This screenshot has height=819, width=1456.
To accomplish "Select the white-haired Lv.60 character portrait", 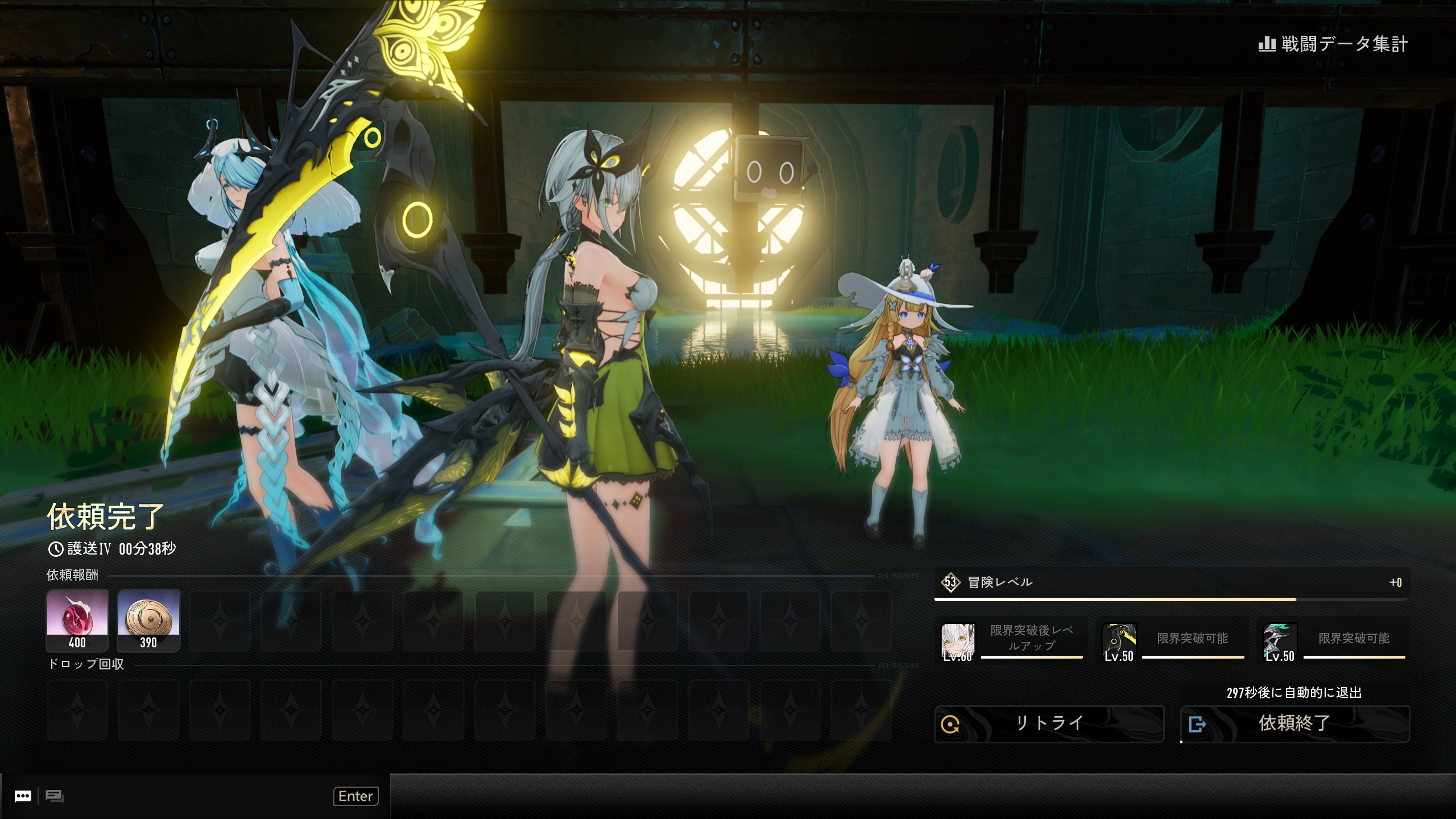I will click(958, 642).
